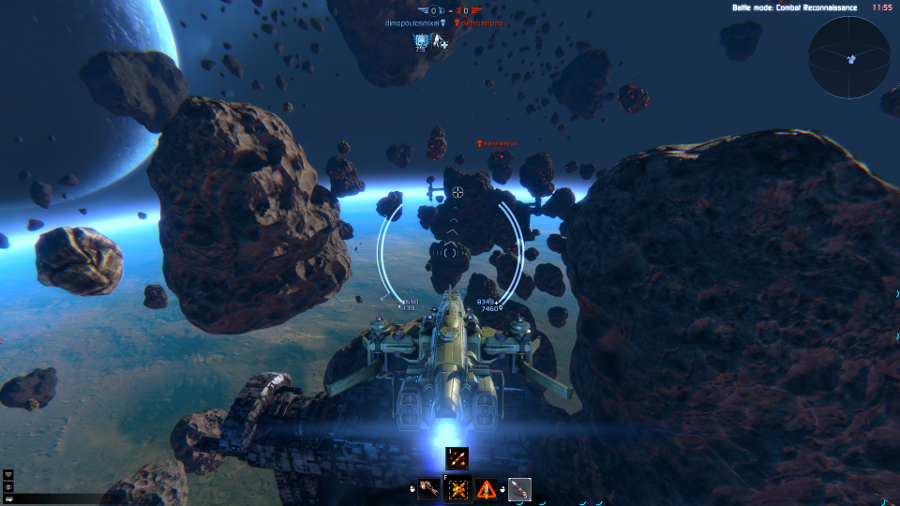Click the blue skull kill-streak badge
The image size is (900, 506).
point(422,42)
